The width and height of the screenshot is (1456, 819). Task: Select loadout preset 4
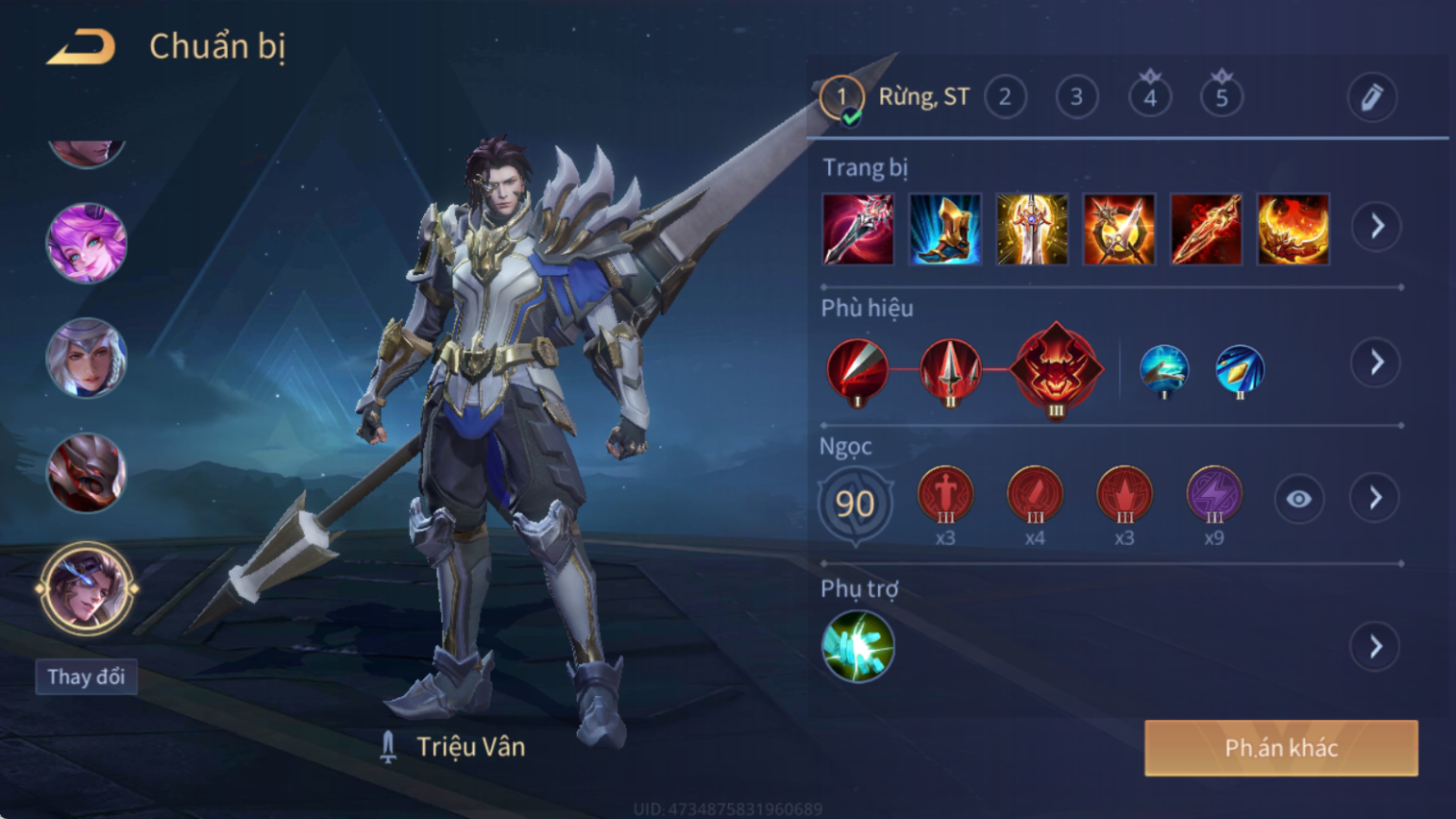tap(1149, 97)
